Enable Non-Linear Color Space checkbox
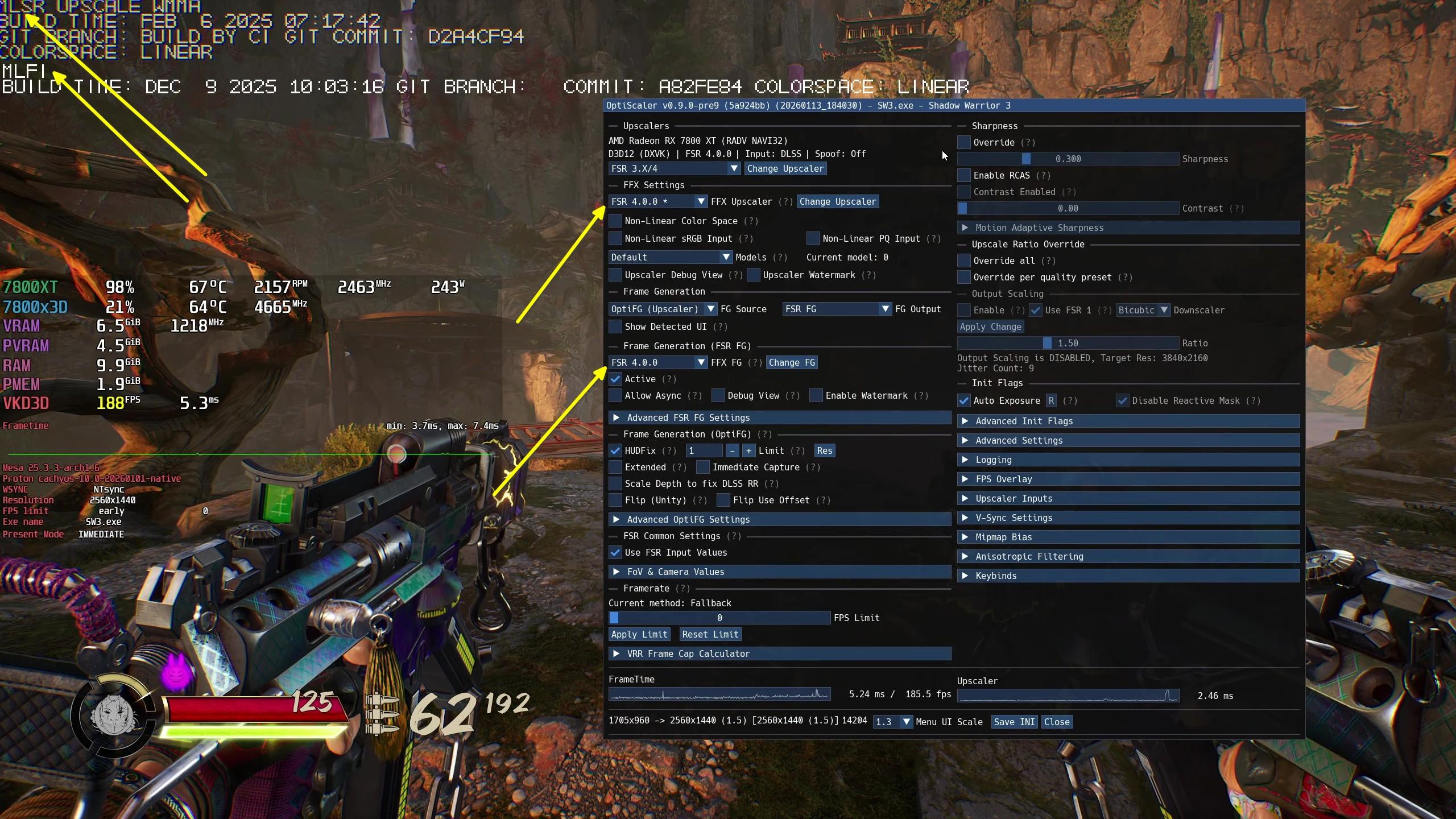The height and width of the screenshot is (819, 1456). (615, 221)
